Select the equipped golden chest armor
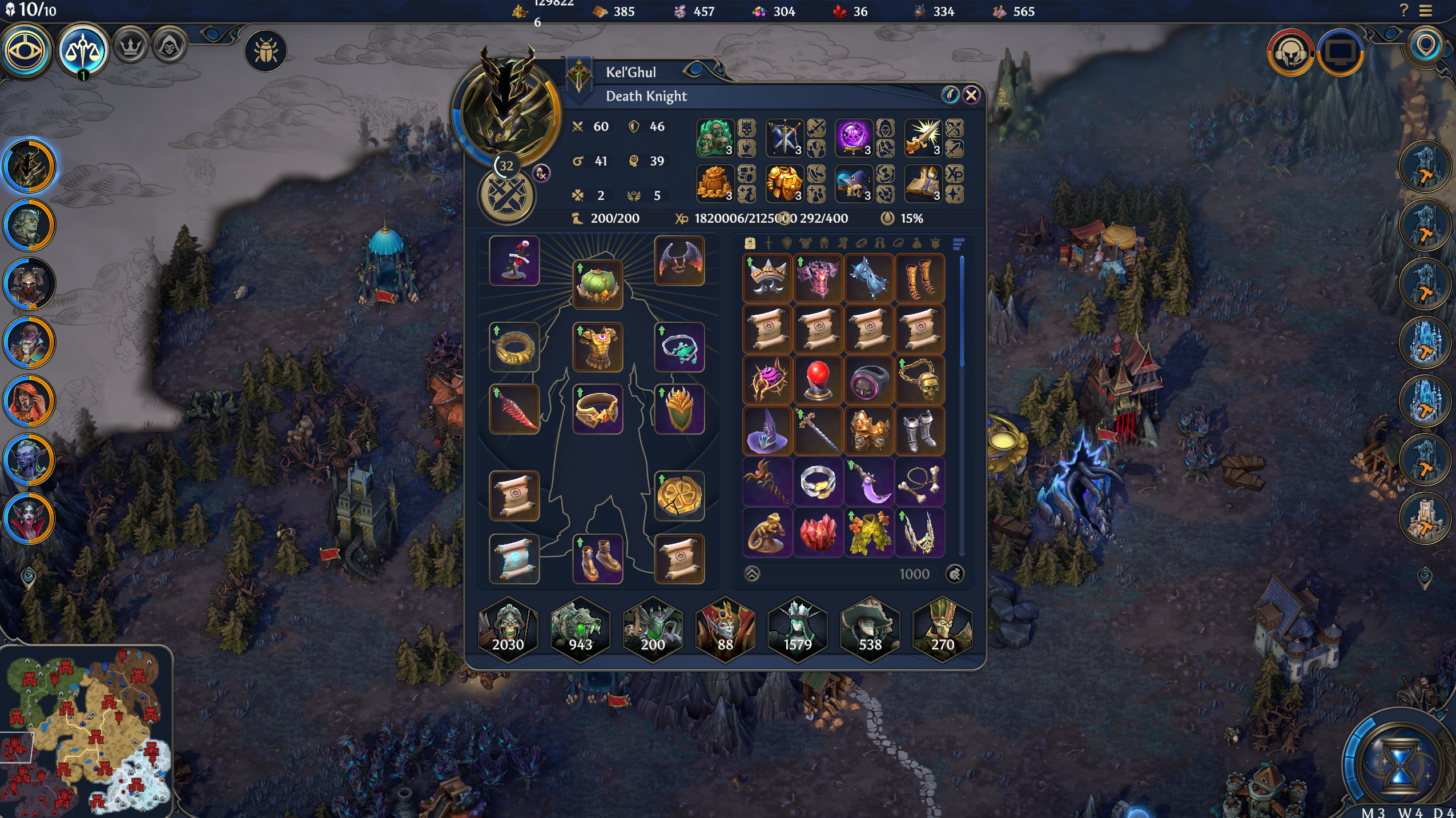The height and width of the screenshot is (818, 1456). [597, 347]
